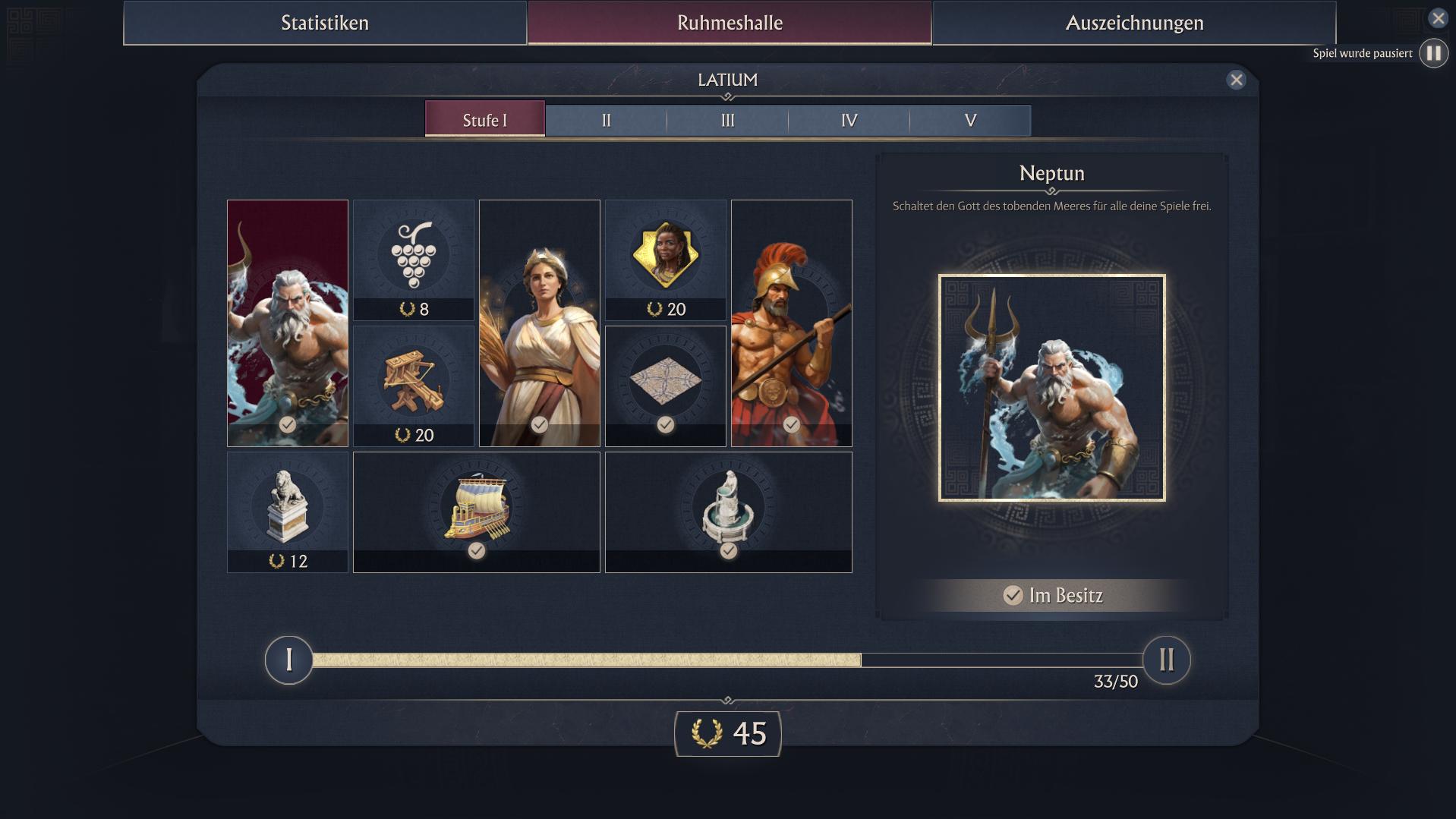
Task: Choose the marble fountain reward tile
Action: pyautogui.click(x=729, y=512)
